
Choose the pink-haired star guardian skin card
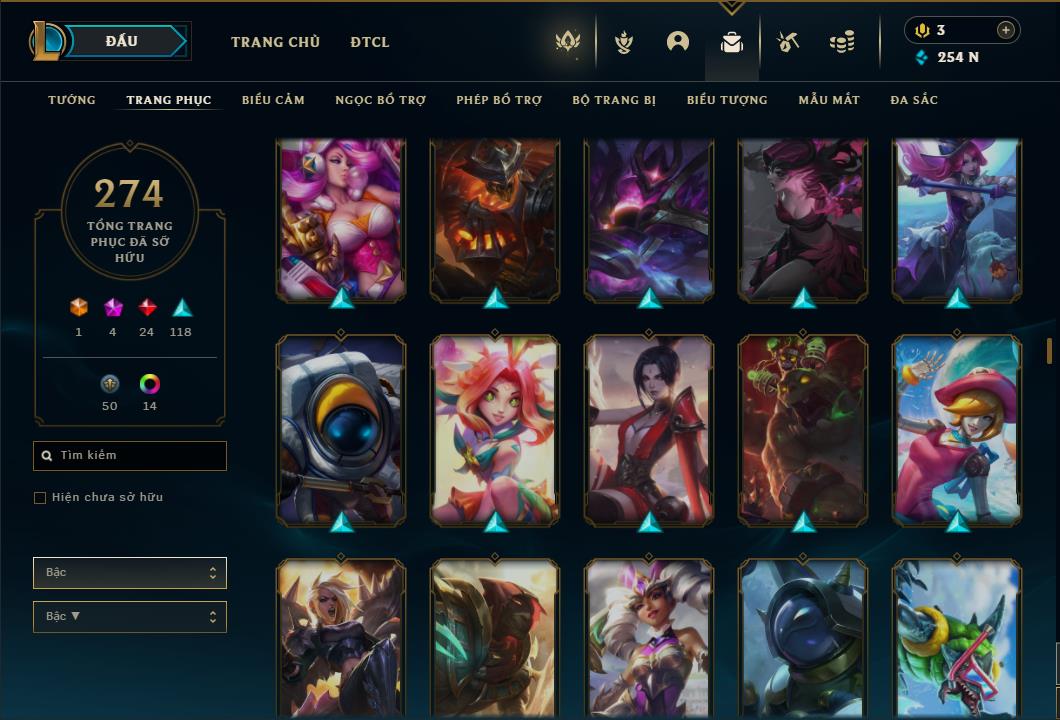(x=341, y=220)
